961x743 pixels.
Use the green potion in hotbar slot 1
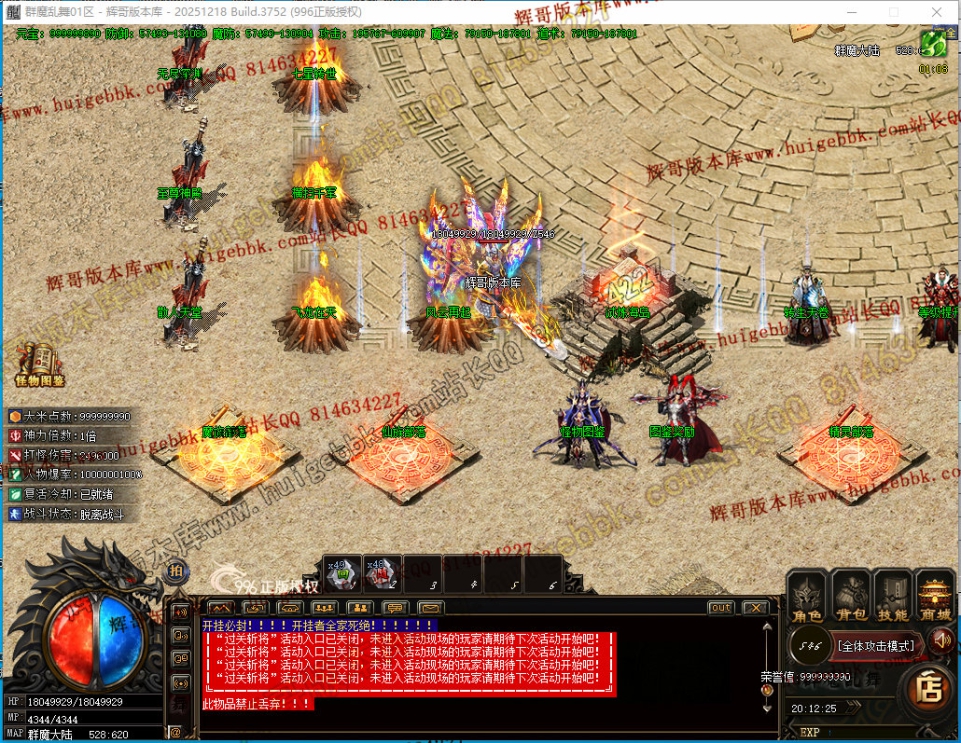(x=341, y=574)
